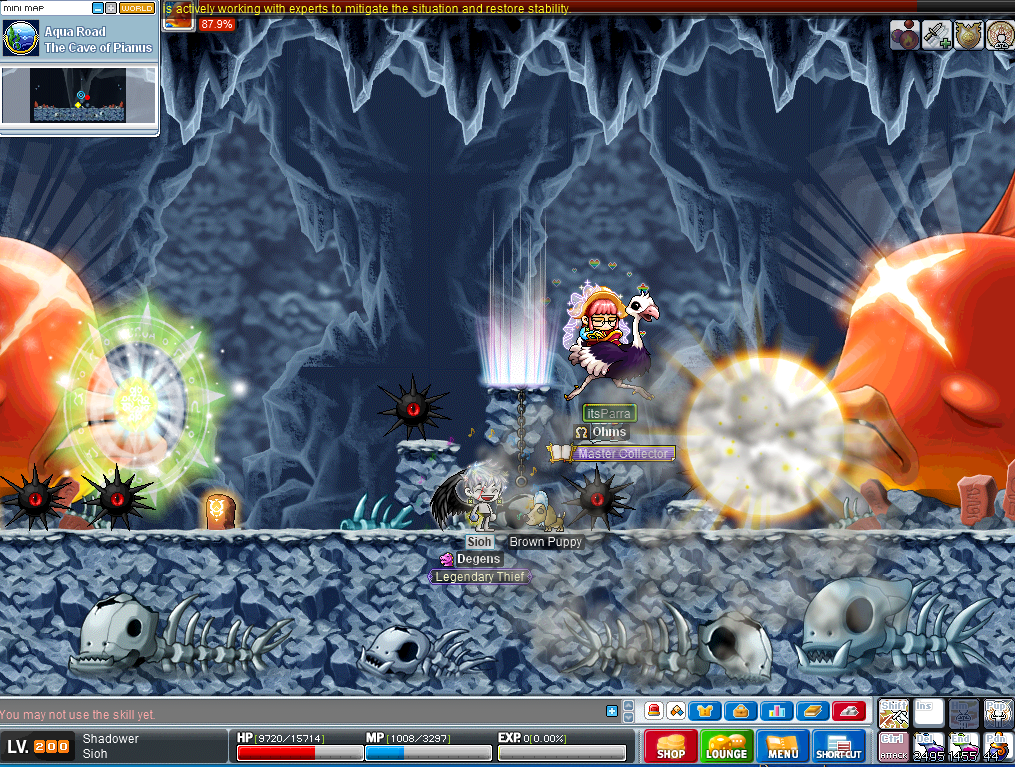Enter the Lounge

coord(727,746)
